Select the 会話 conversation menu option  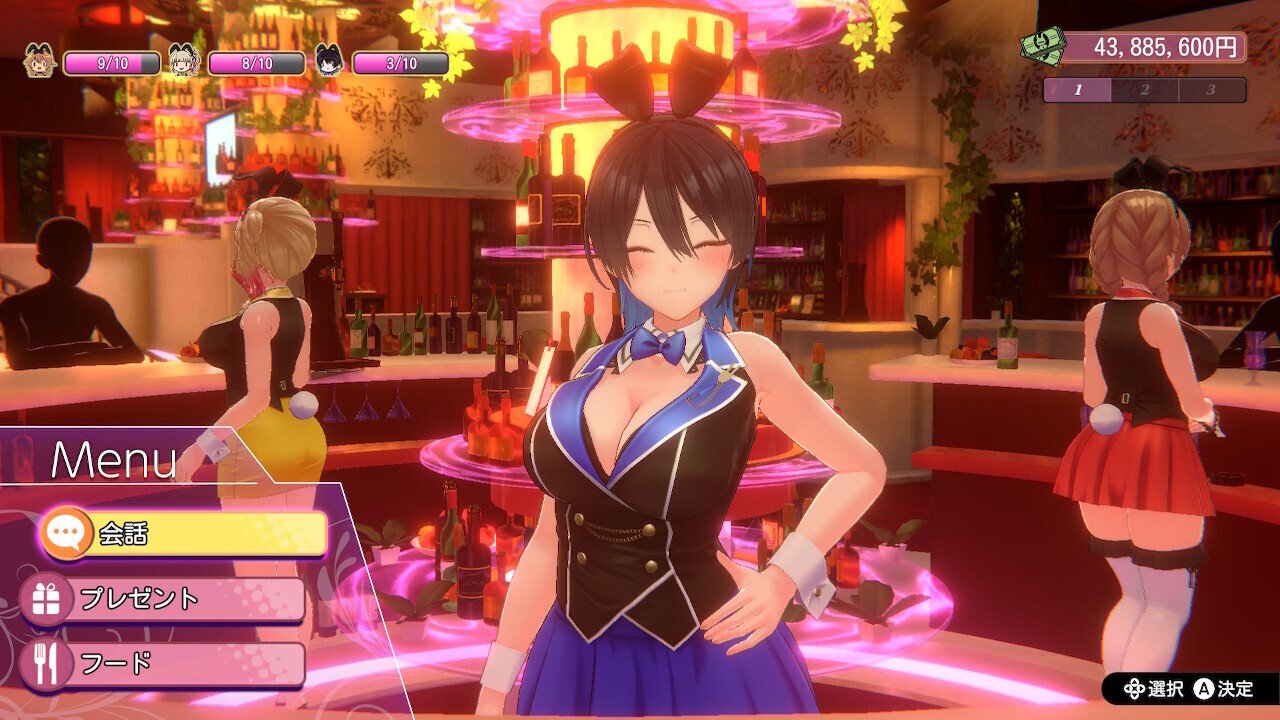click(185, 534)
